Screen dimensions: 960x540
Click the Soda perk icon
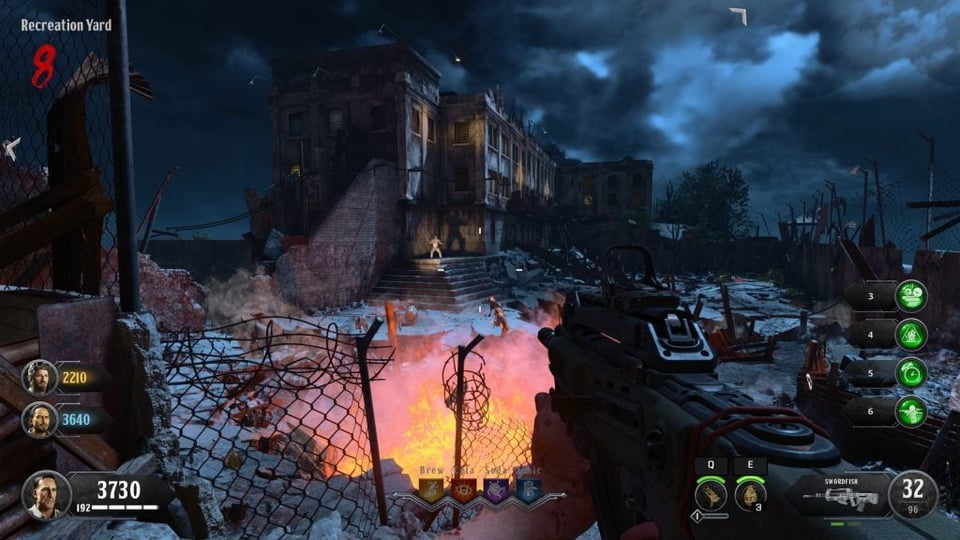pyautogui.click(x=496, y=489)
